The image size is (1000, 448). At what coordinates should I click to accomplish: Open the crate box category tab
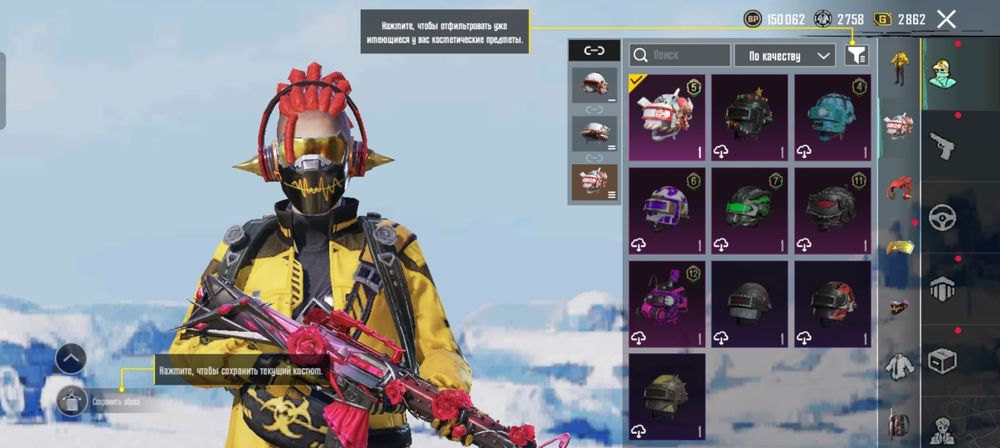(943, 360)
